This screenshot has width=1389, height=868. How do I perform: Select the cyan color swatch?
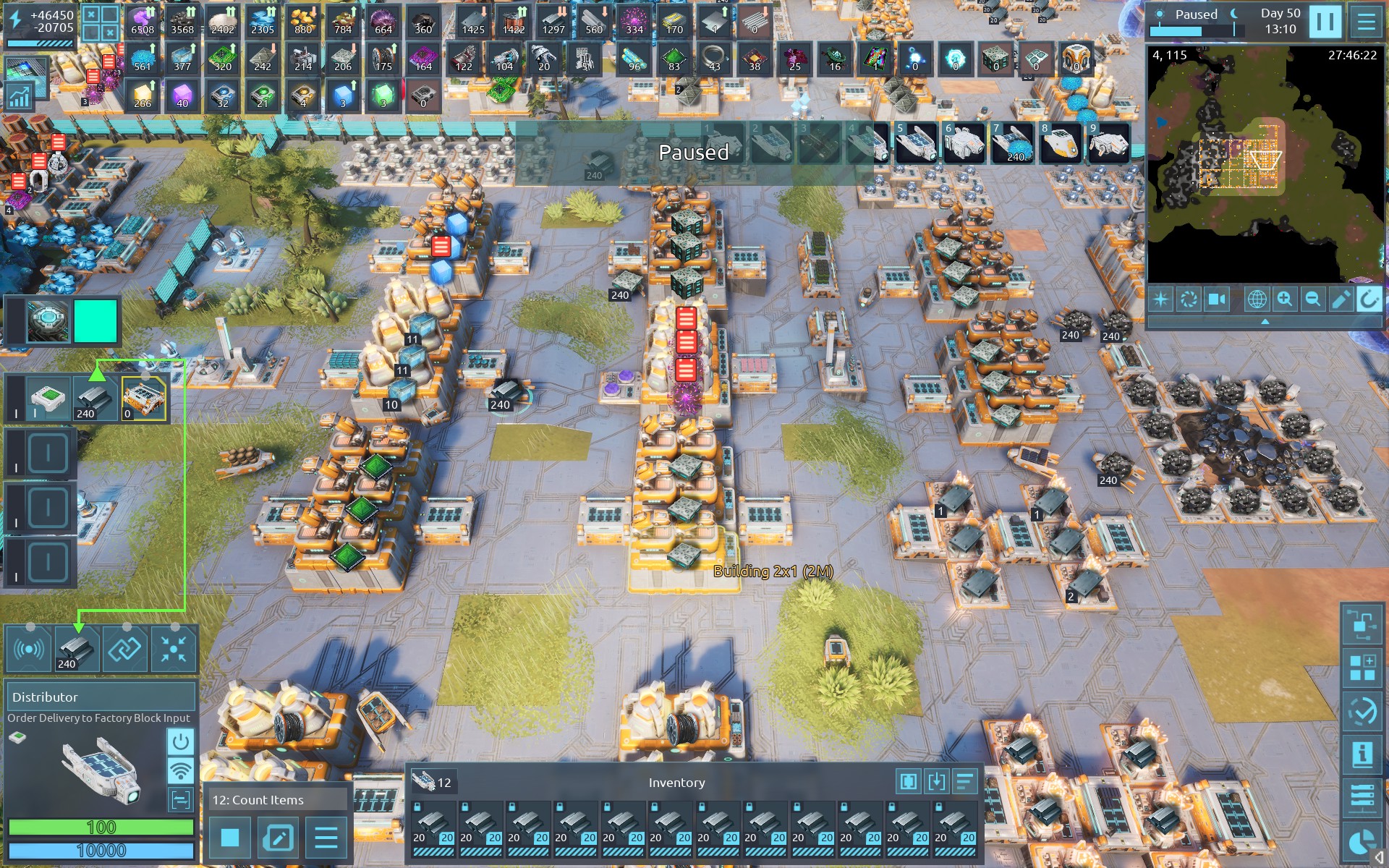pos(95,320)
